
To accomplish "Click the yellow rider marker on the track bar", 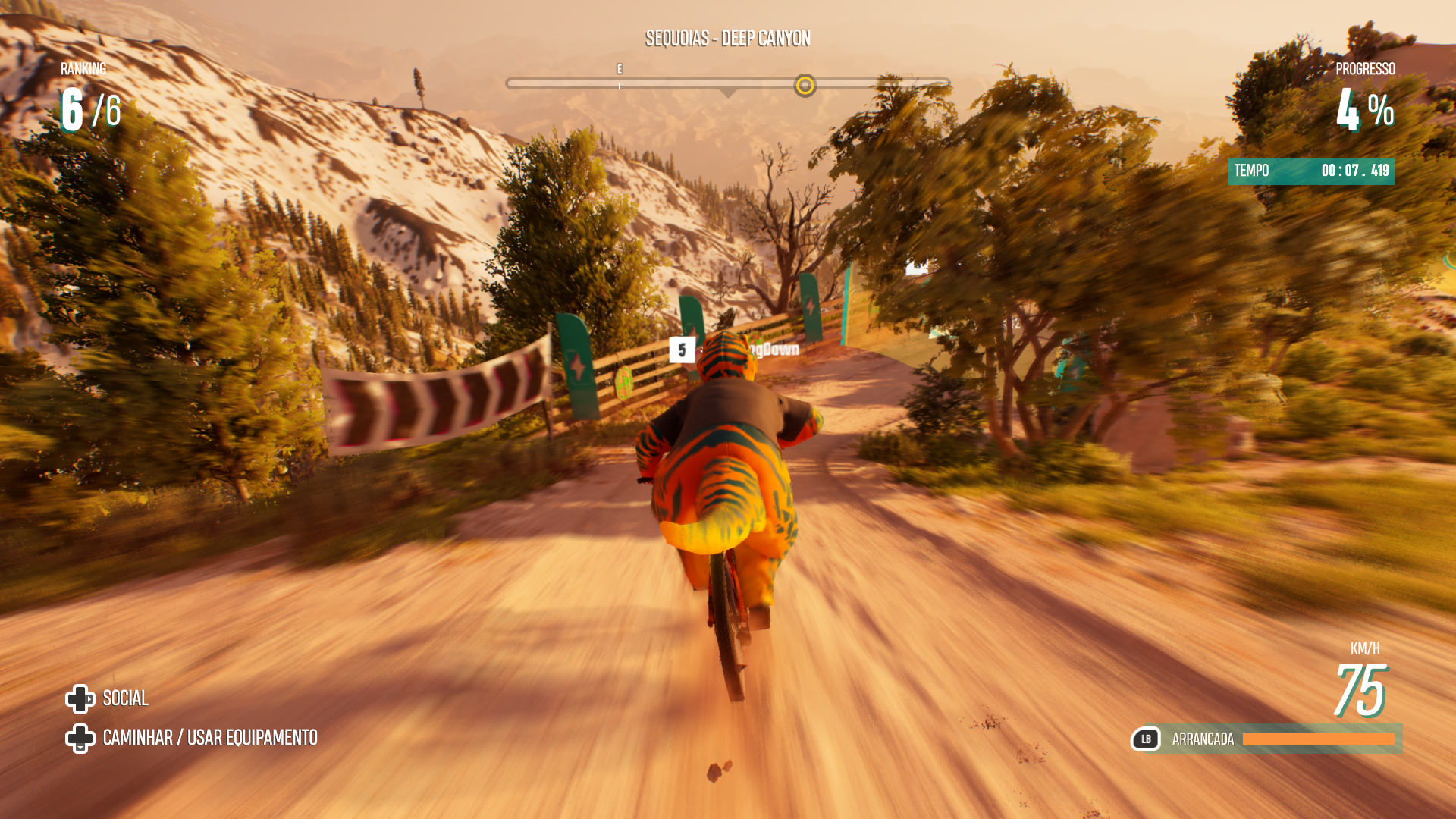I will pos(805,85).
